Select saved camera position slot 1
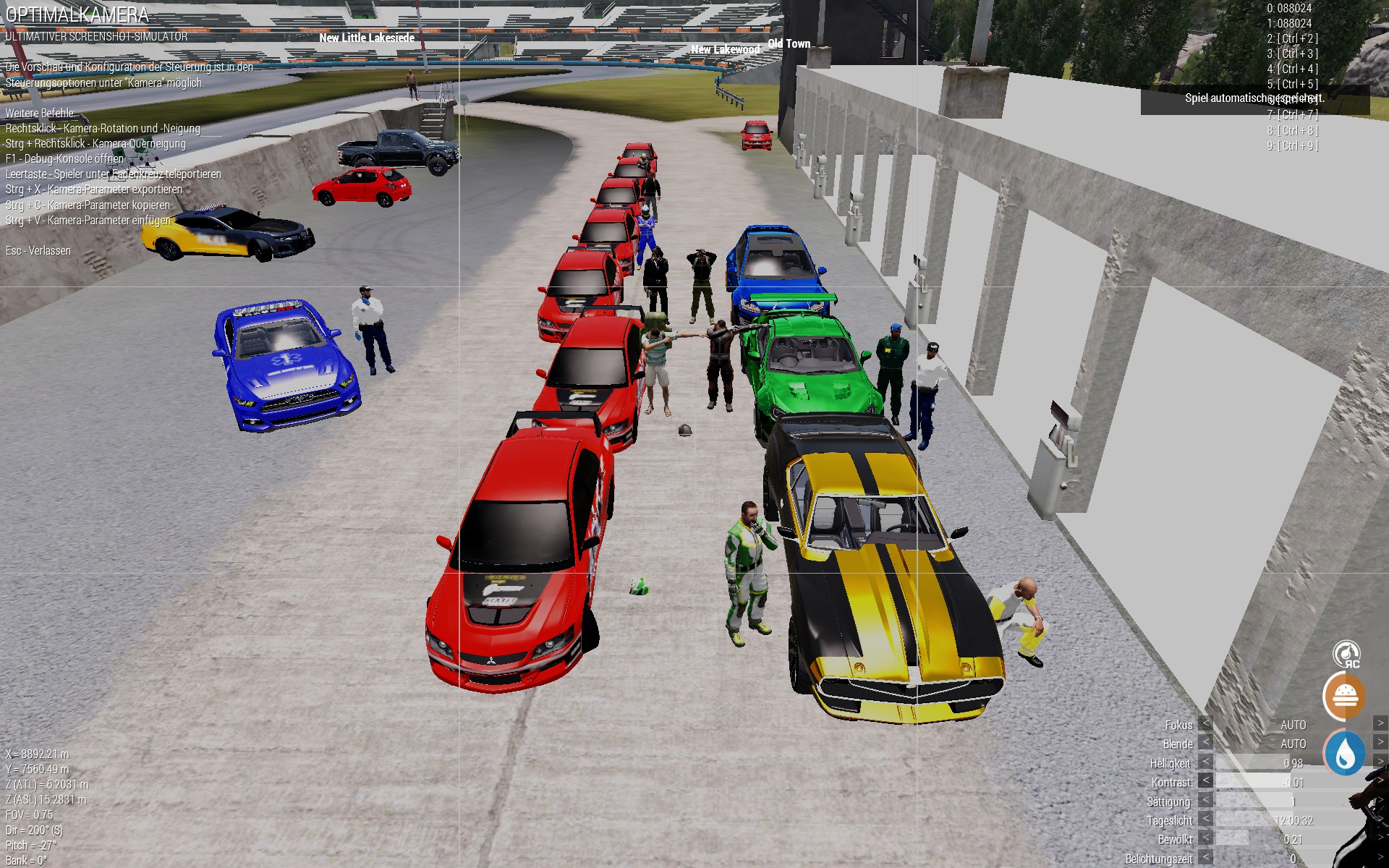This screenshot has height=868, width=1389. pyautogui.click(x=1288, y=23)
